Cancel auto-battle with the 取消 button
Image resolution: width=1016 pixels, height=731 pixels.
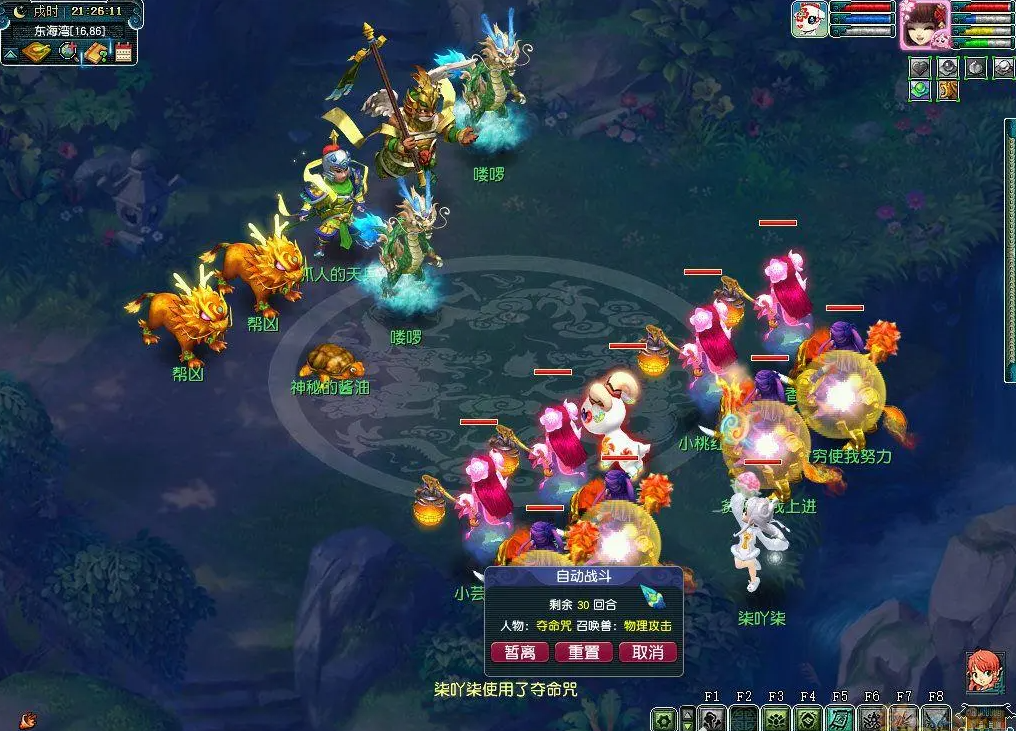[x=647, y=652]
